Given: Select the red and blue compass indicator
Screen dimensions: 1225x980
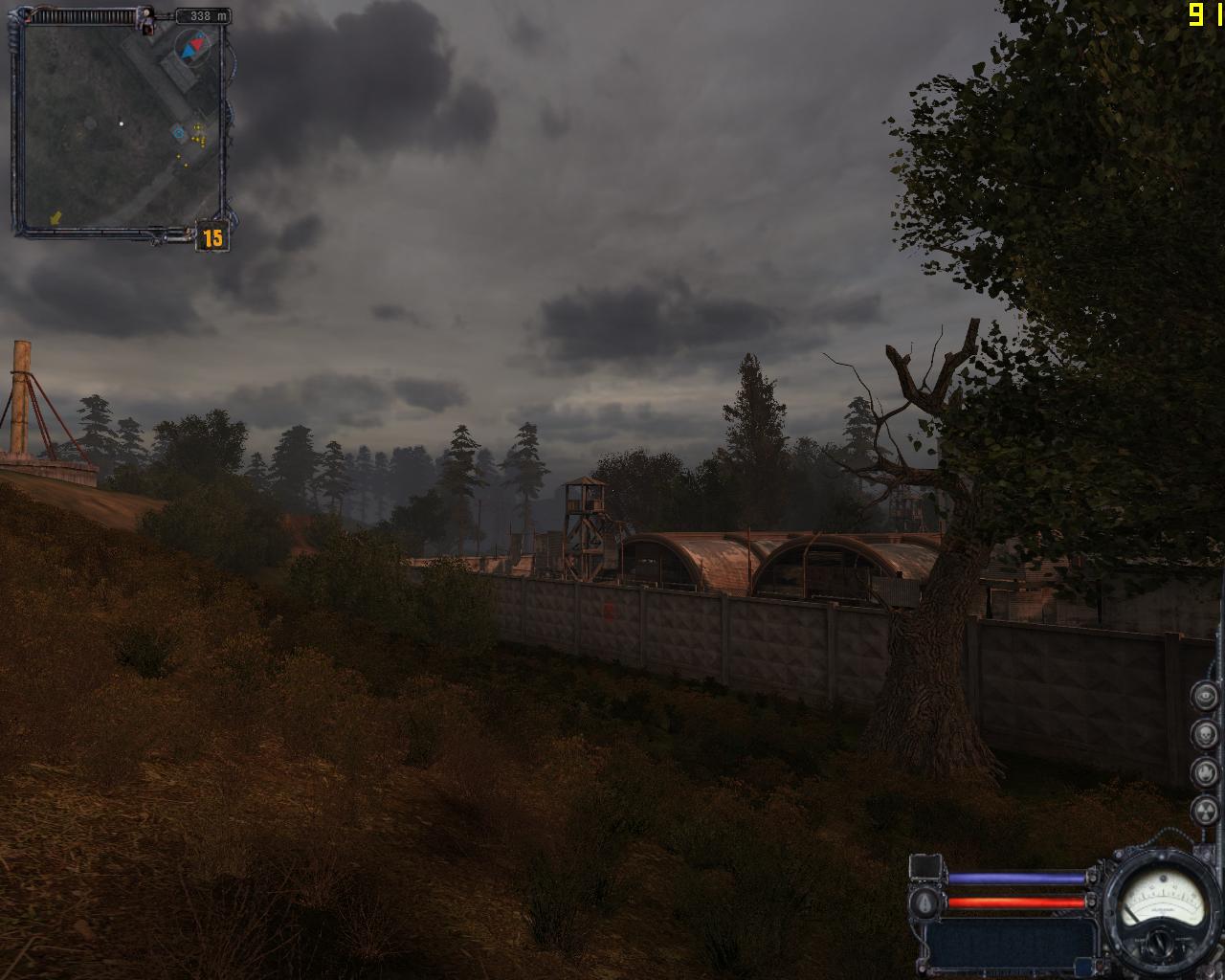Looking at the screenshot, I should pyautogui.click(x=194, y=44).
